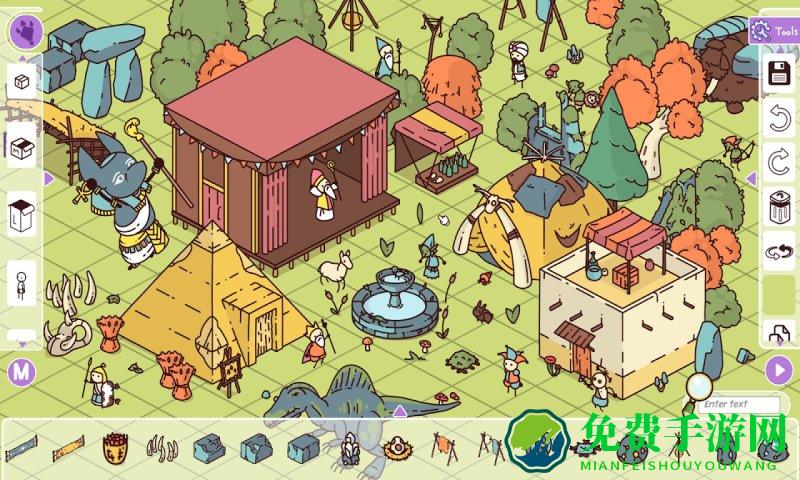The image size is (800, 480).
Task: Click the trash can delete tool
Action: coord(779,207)
